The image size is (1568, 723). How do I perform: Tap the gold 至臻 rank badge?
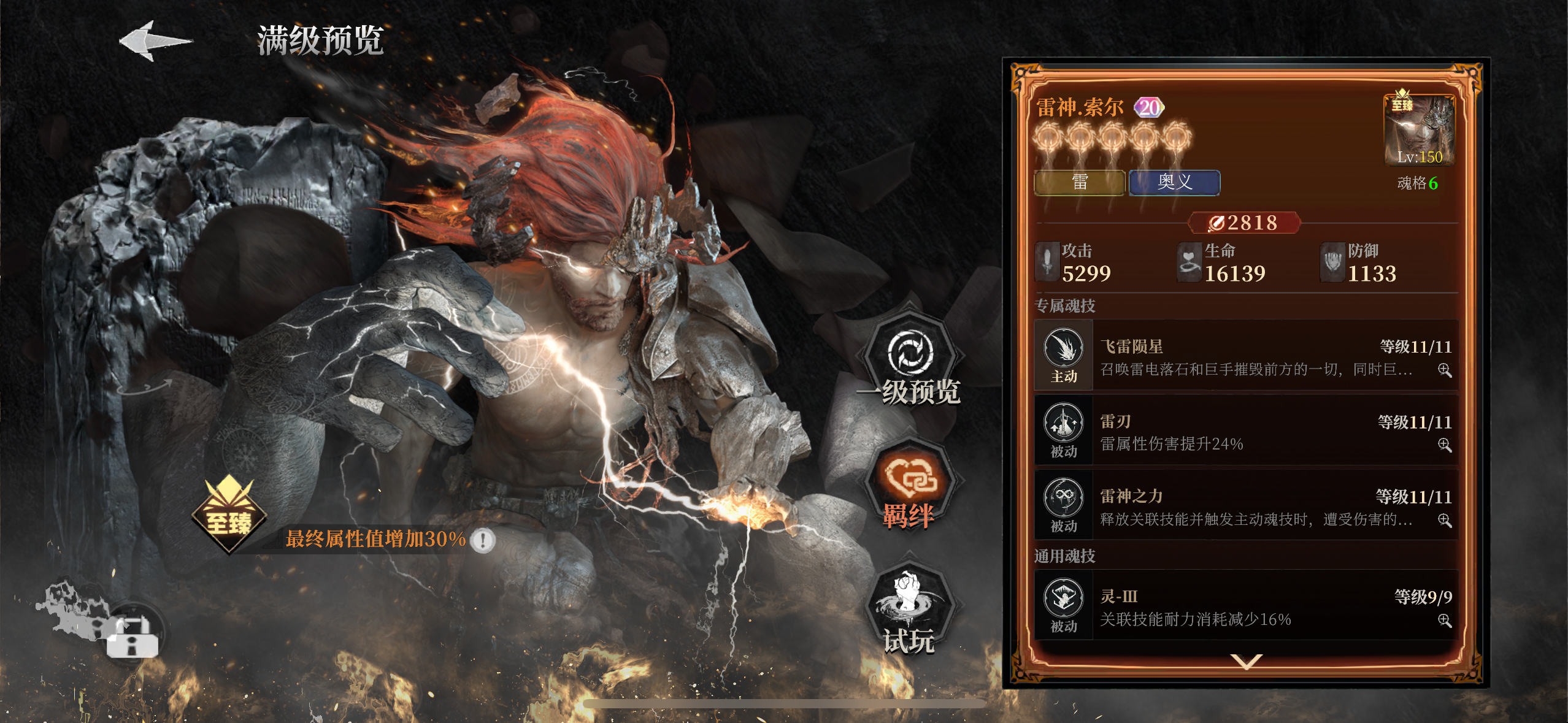pyautogui.click(x=229, y=515)
